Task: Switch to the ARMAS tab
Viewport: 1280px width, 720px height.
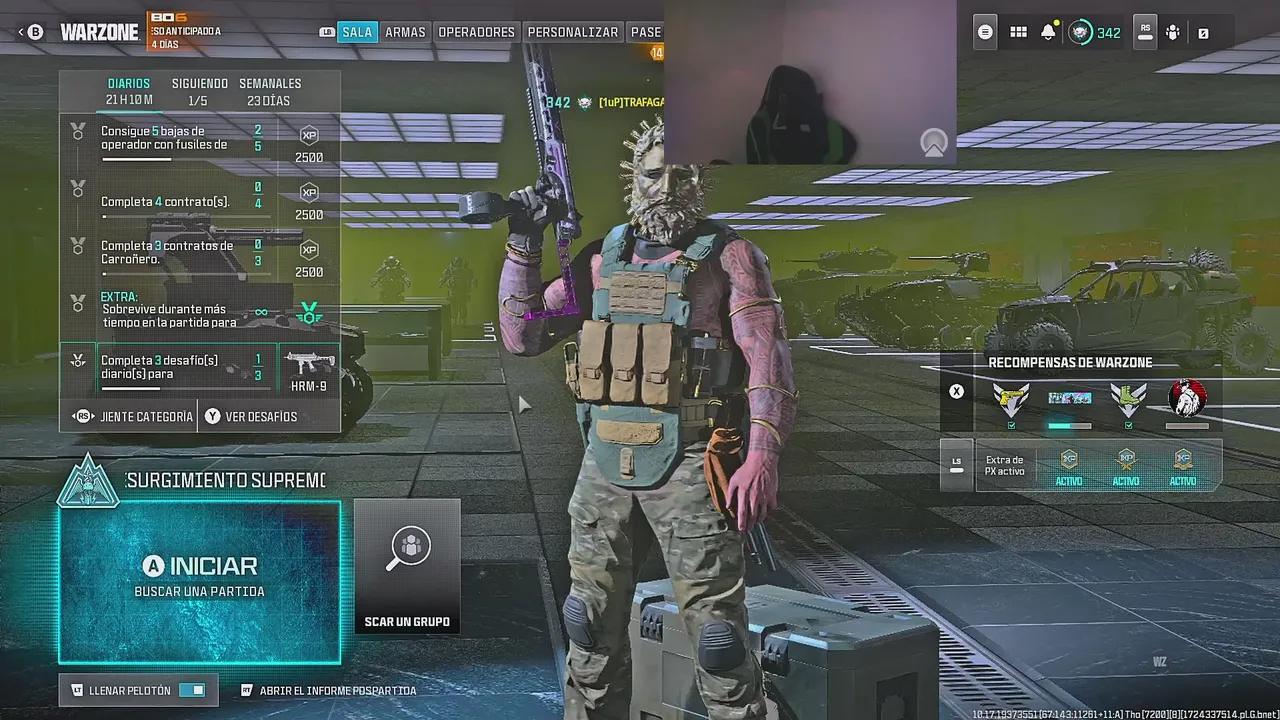Action: point(405,32)
